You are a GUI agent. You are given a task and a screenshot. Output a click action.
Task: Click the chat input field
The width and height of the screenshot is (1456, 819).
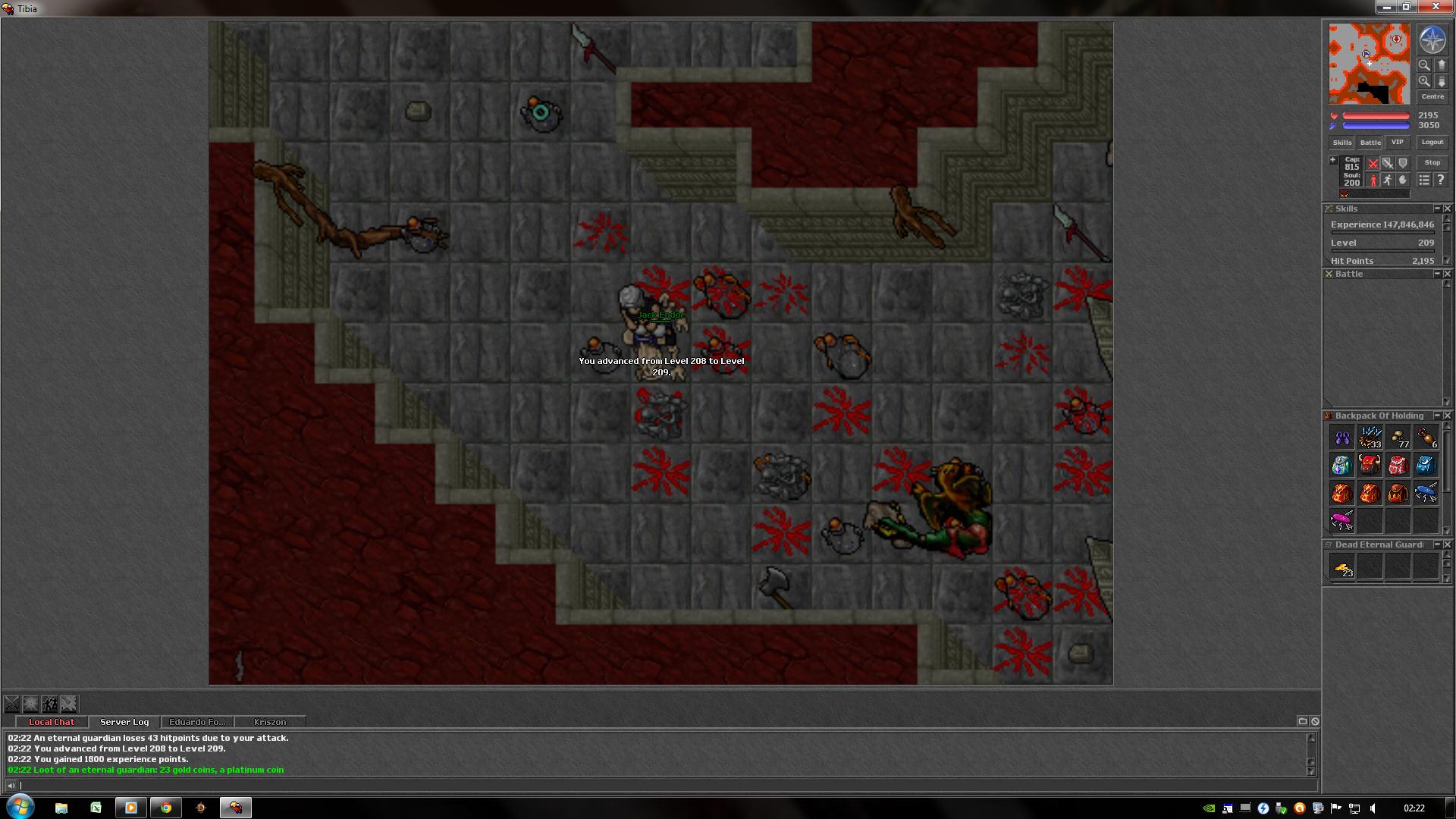(660, 786)
